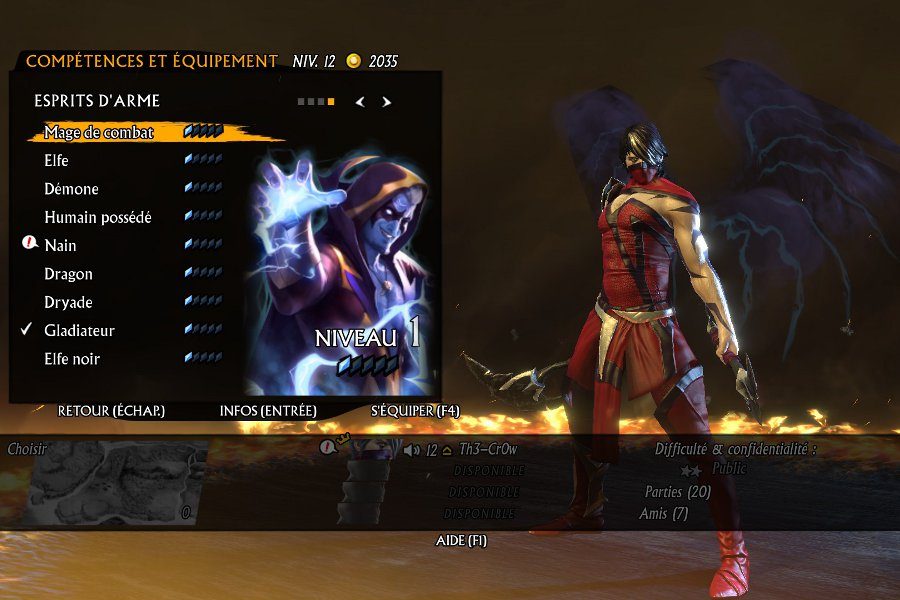Select the Elfe noir spirit

[72, 359]
